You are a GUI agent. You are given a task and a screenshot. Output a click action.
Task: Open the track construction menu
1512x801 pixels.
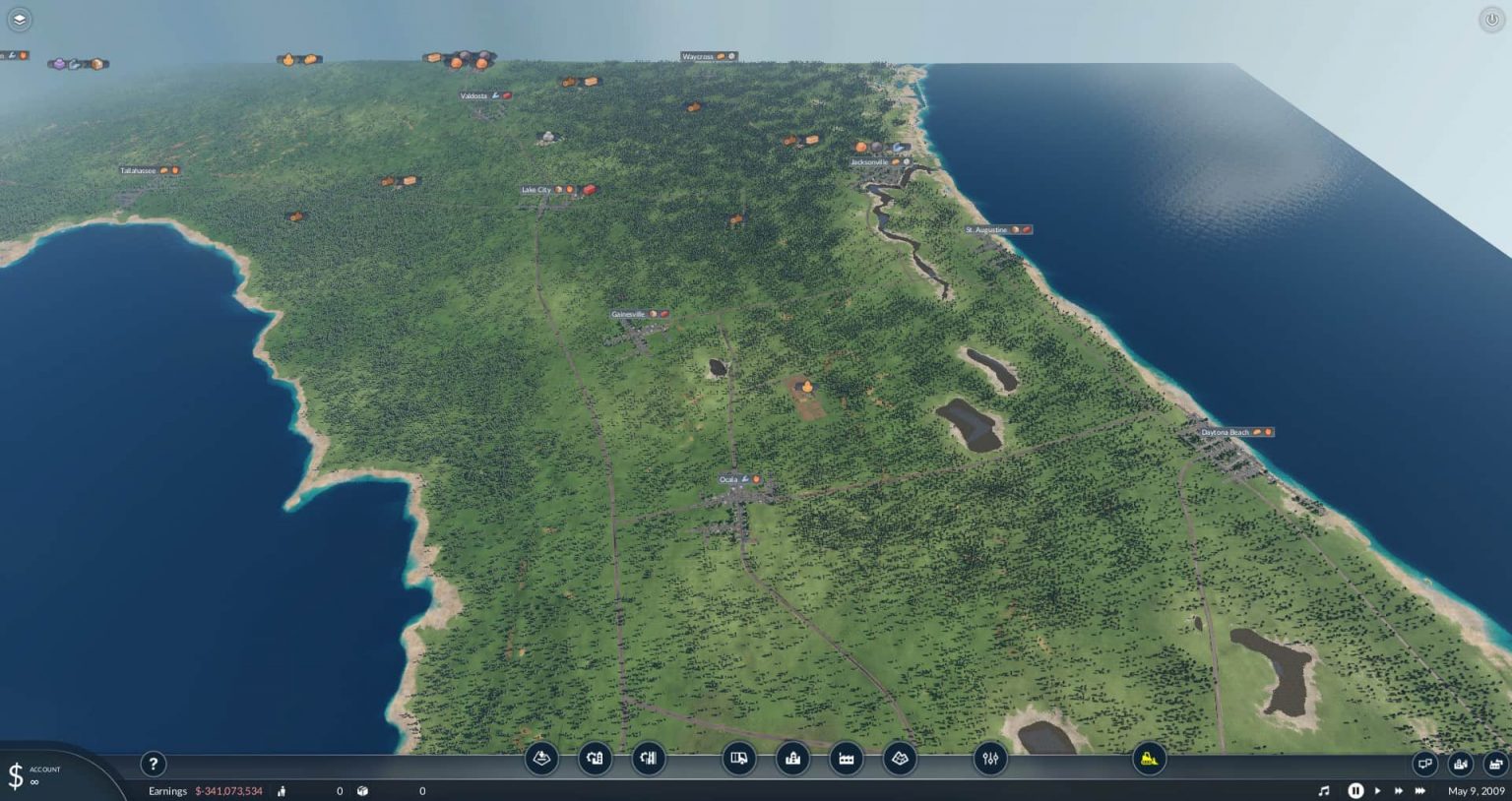[x=595, y=759]
